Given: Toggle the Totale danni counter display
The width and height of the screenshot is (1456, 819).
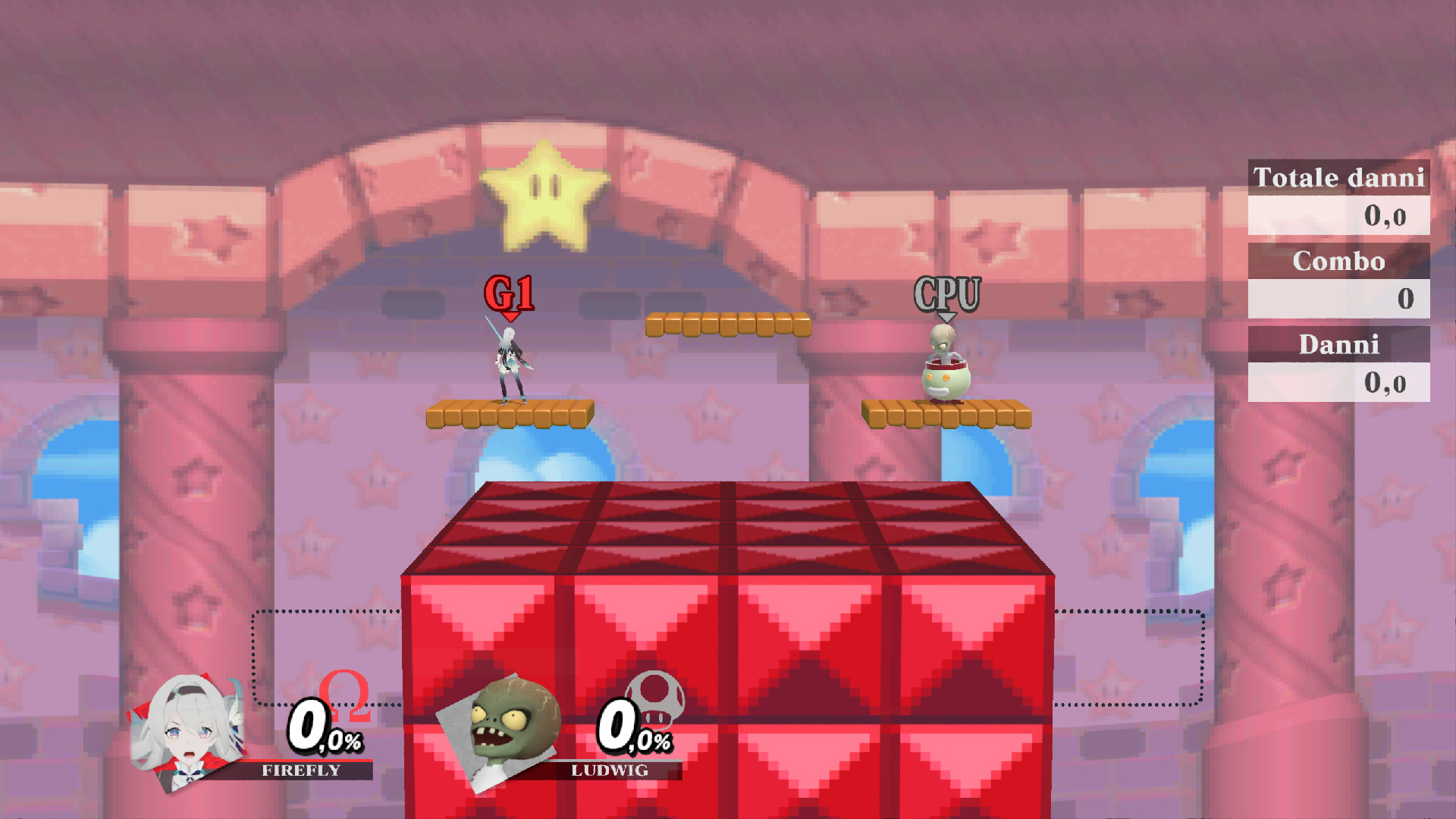Looking at the screenshot, I should click(x=1338, y=178).
